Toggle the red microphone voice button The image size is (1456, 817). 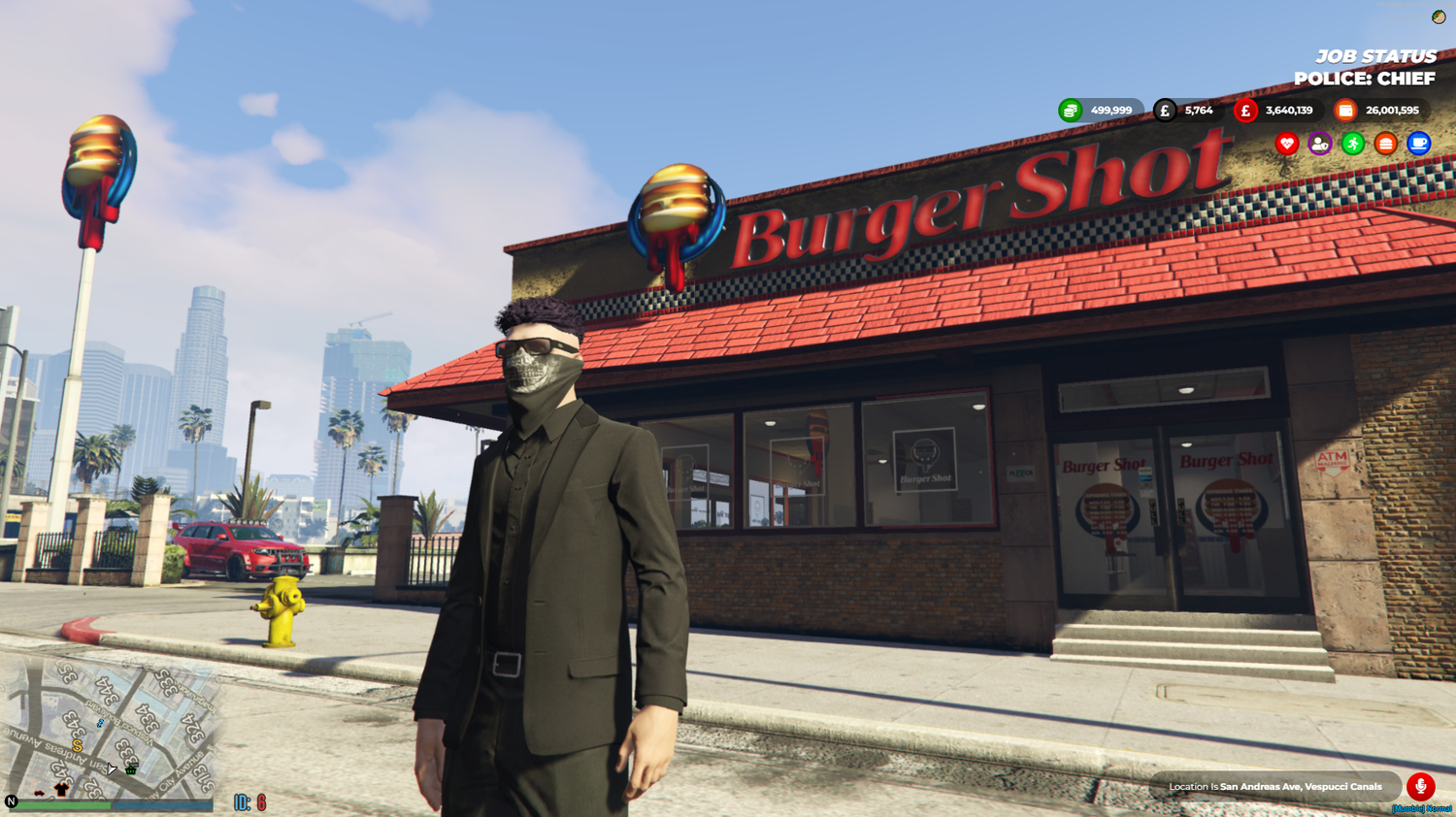click(x=1420, y=786)
